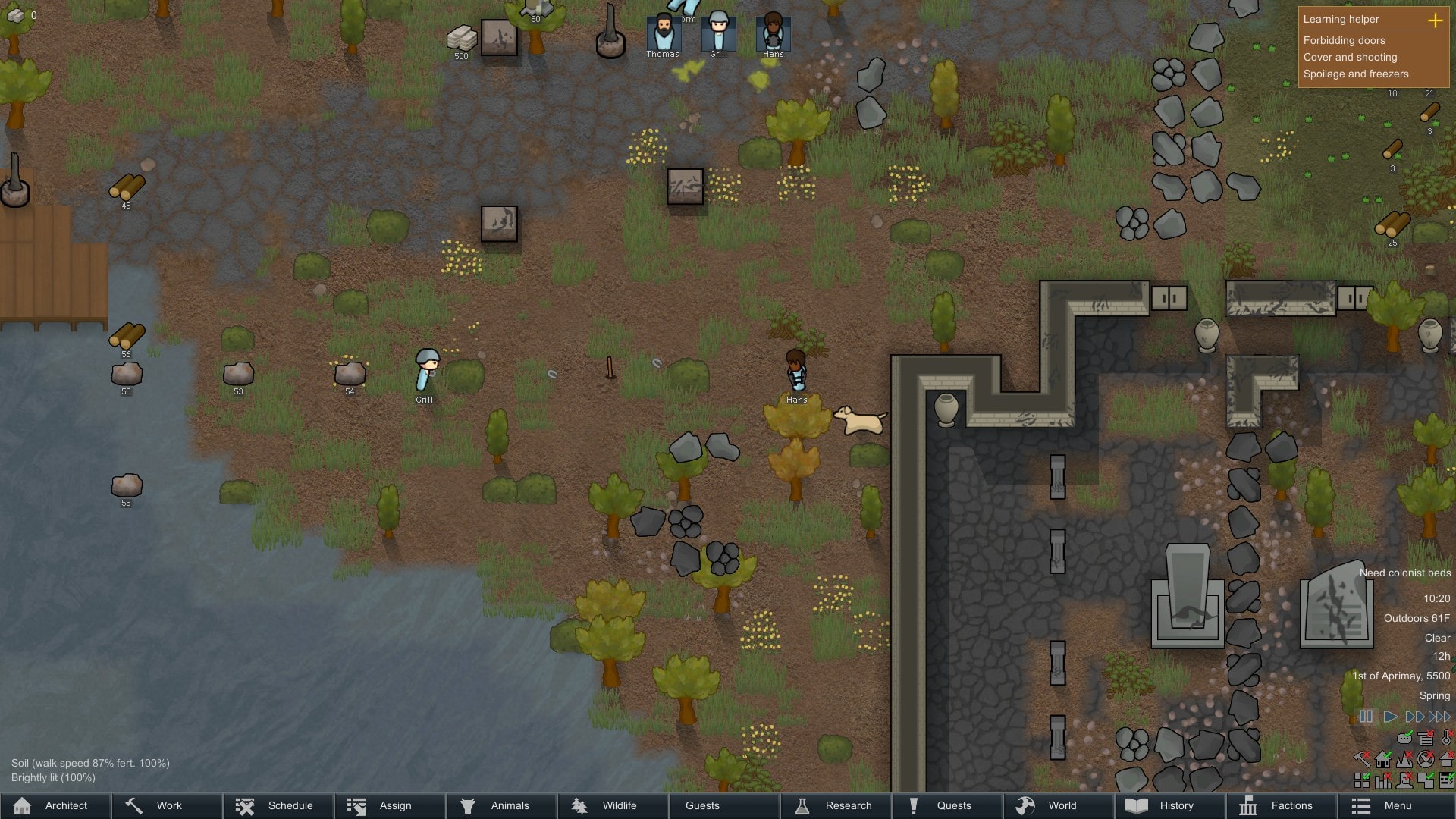The height and width of the screenshot is (819, 1456).
Task: View the Quests tab
Action: (x=946, y=805)
